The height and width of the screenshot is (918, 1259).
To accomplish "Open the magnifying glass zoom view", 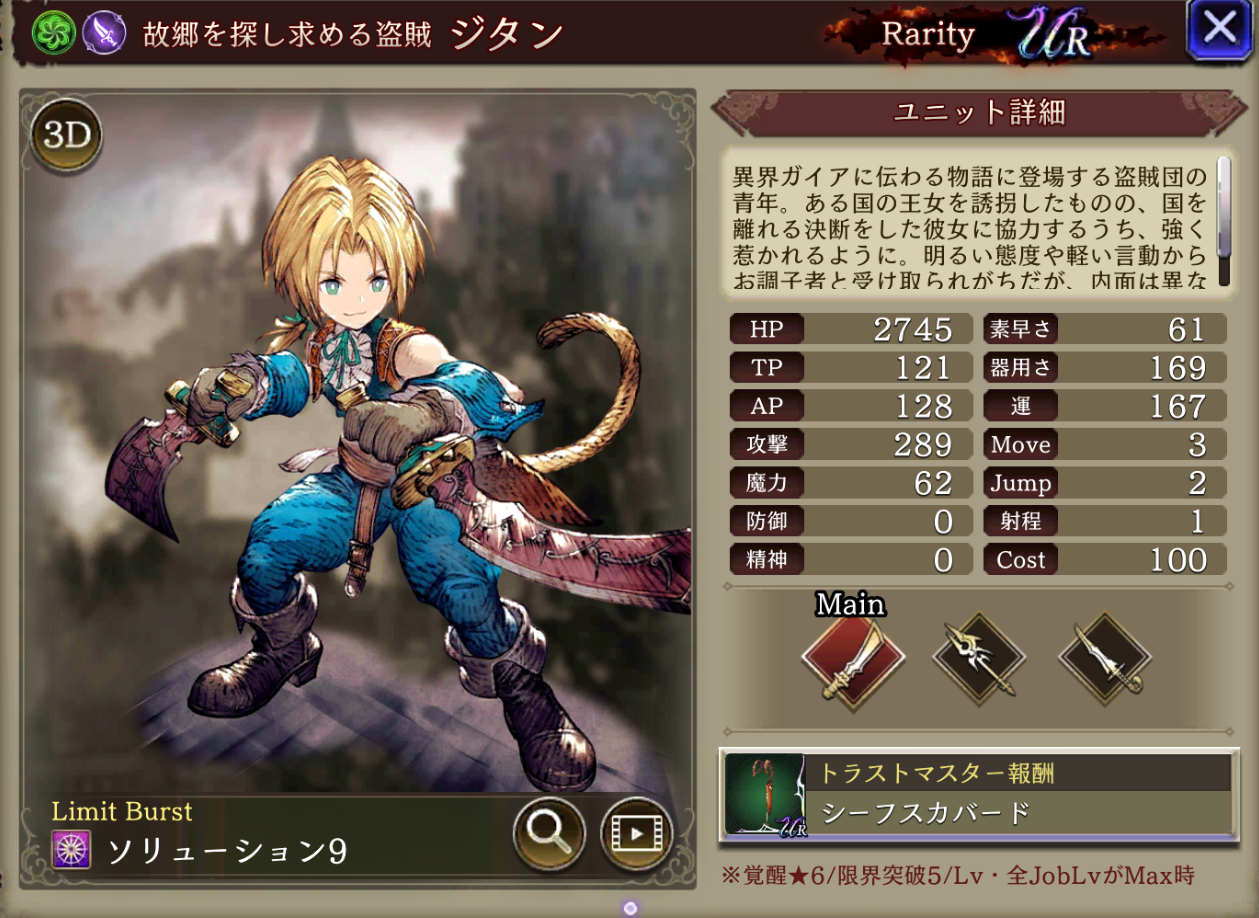I will pos(549,832).
